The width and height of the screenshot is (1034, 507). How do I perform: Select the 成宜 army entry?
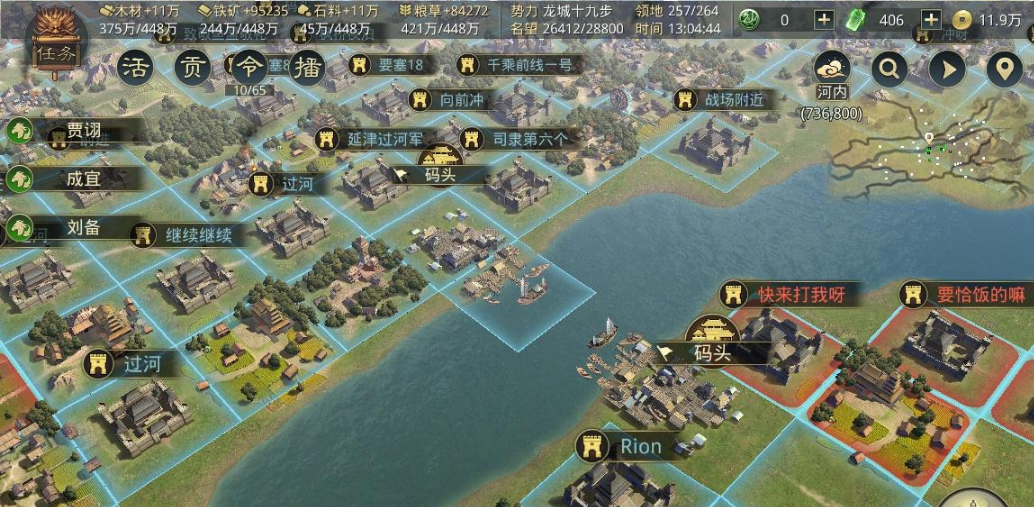(x=82, y=179)
